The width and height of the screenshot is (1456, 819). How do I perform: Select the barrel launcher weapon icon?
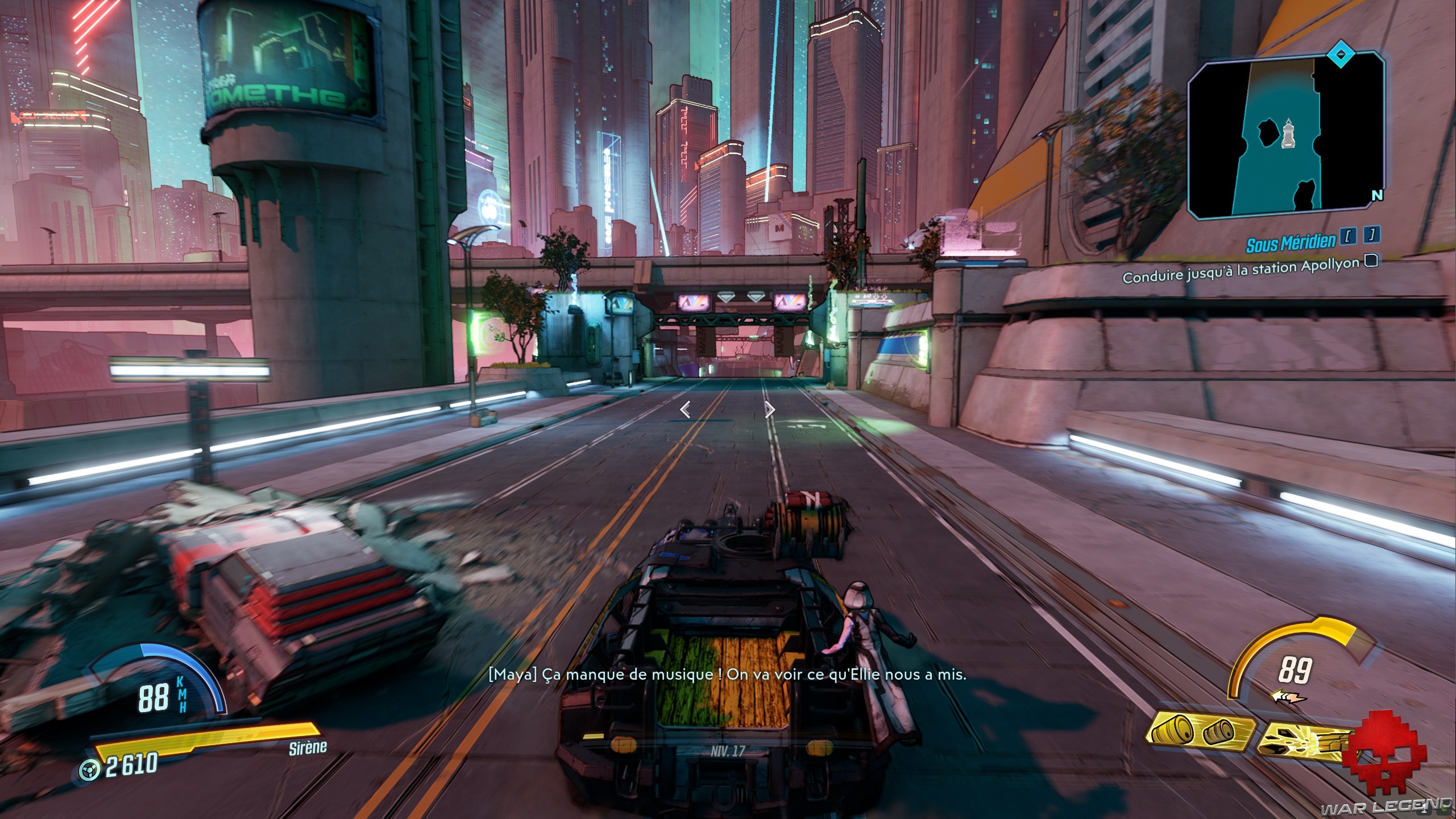[x=1201, y=731]
